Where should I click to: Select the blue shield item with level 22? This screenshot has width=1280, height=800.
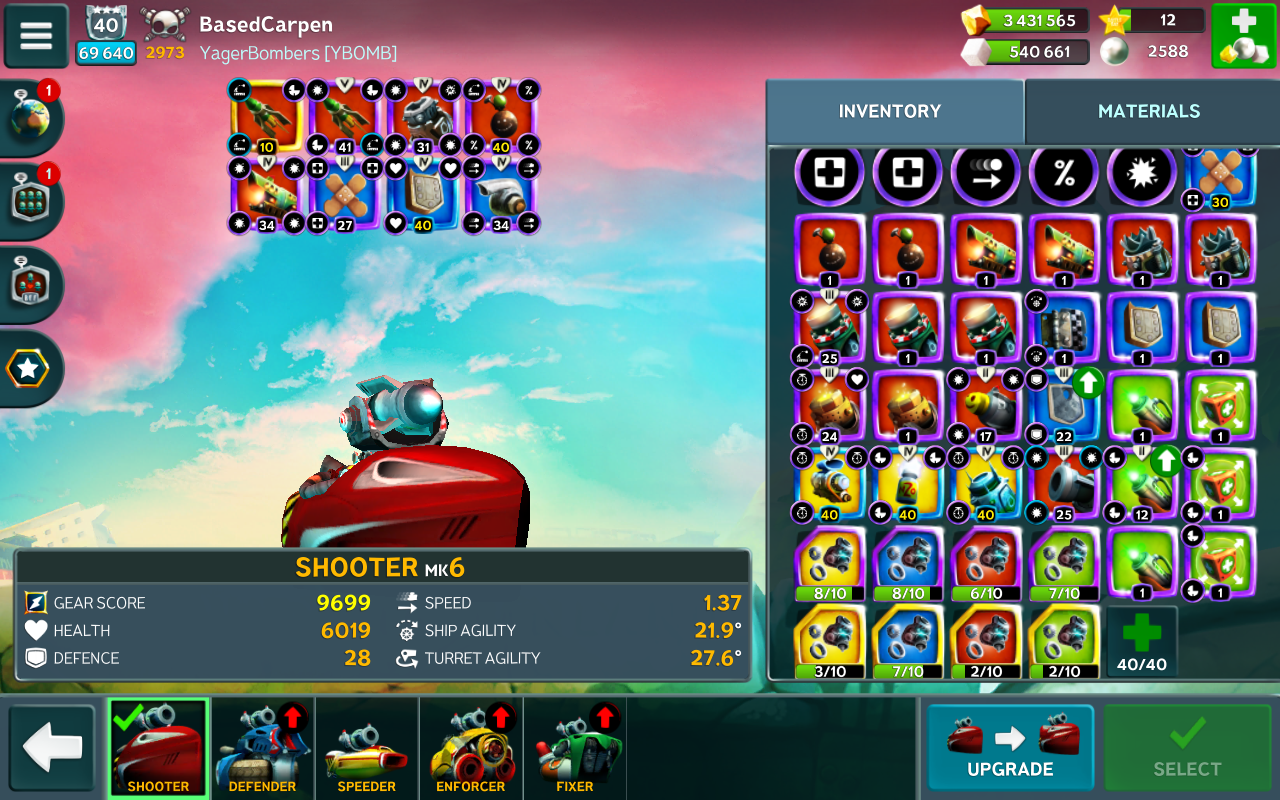coord(1063,407)
